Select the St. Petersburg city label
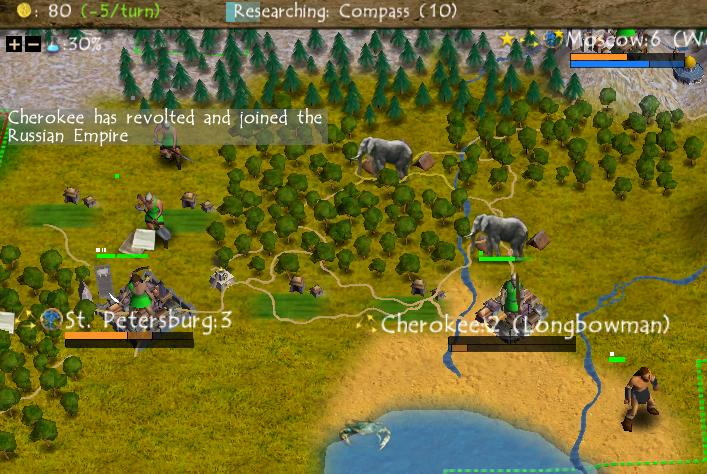Image resolution: width=707 pixels, height=474 pixels. point(148,321)
